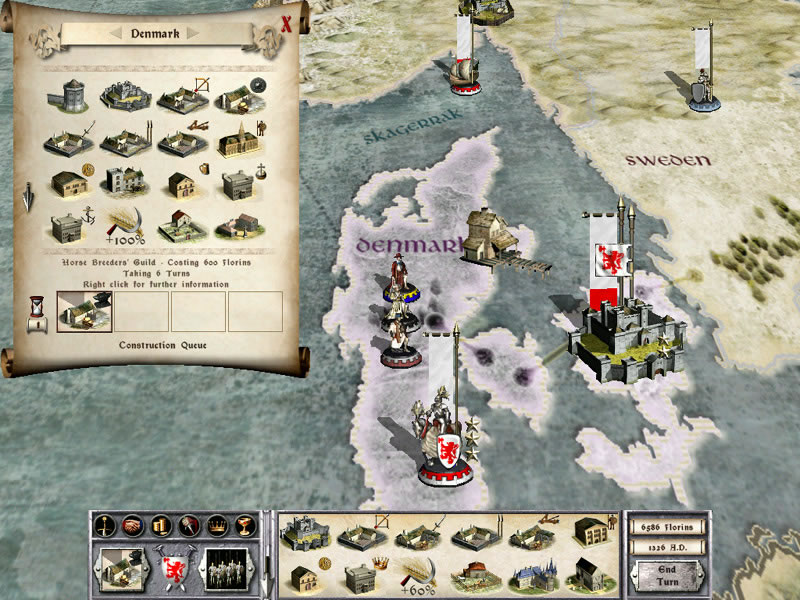The image size is (800, 600).
Task: Select the bowyer workshop with bow icon
Action: click(182, 96)
